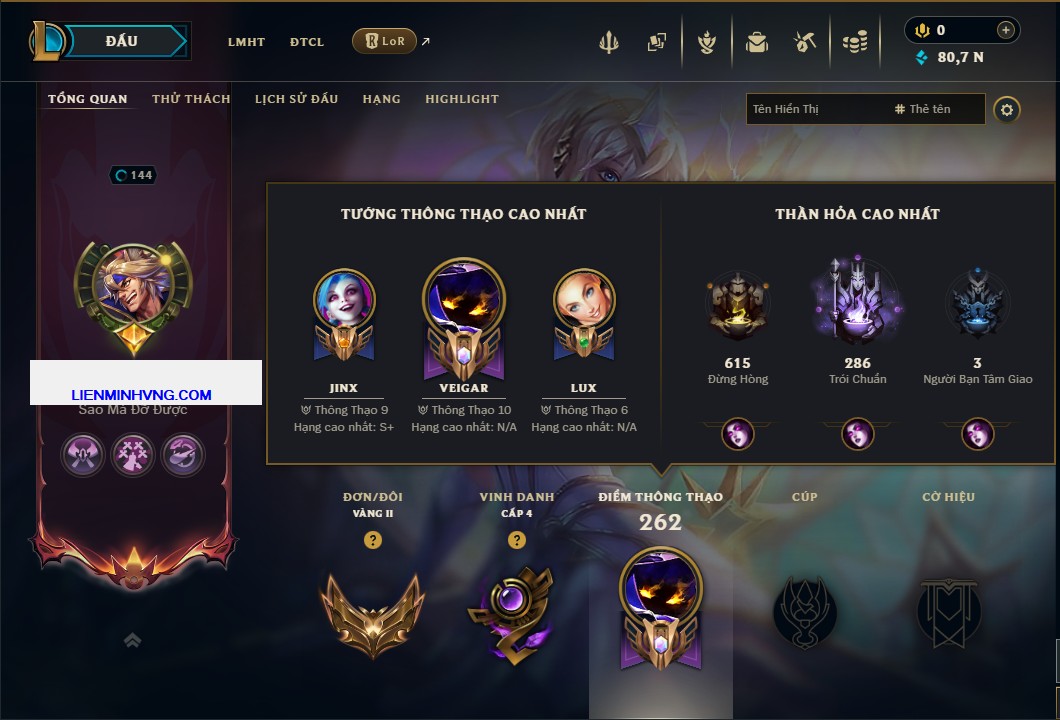Select Lux mastery champion portrait
The image size is (1060, 720).
[584, 300]
